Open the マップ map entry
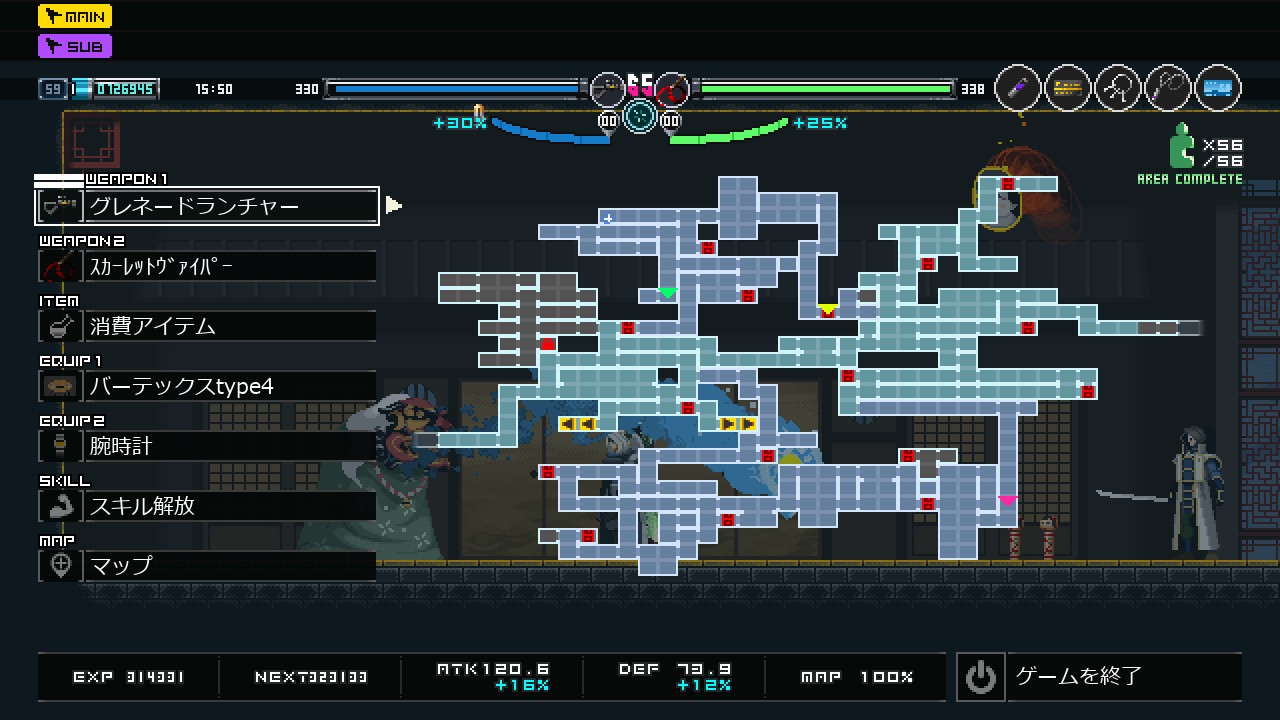This screenshot has width=1280, height=720. click(207, 566)
